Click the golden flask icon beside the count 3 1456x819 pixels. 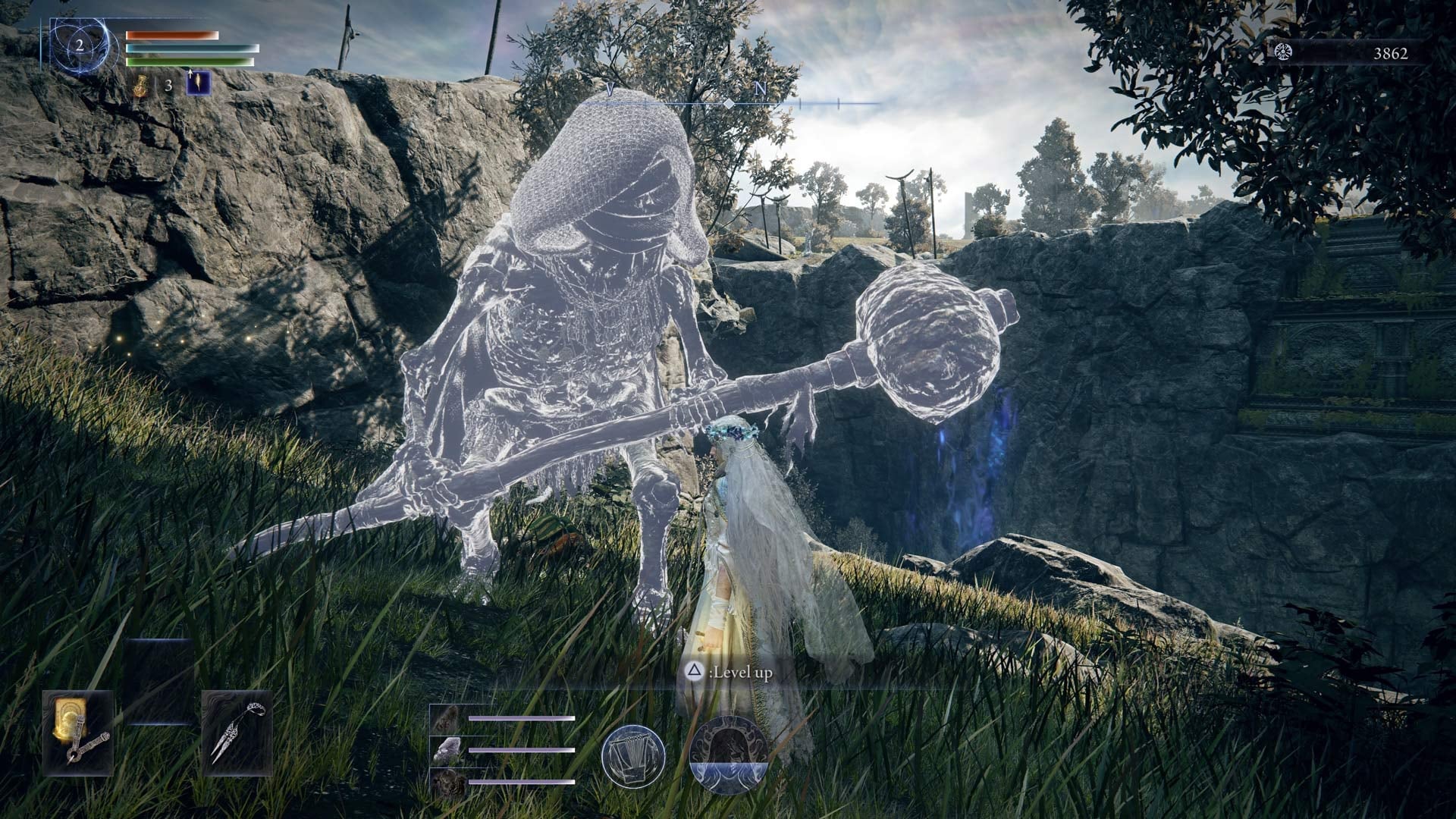pos(141,86)
